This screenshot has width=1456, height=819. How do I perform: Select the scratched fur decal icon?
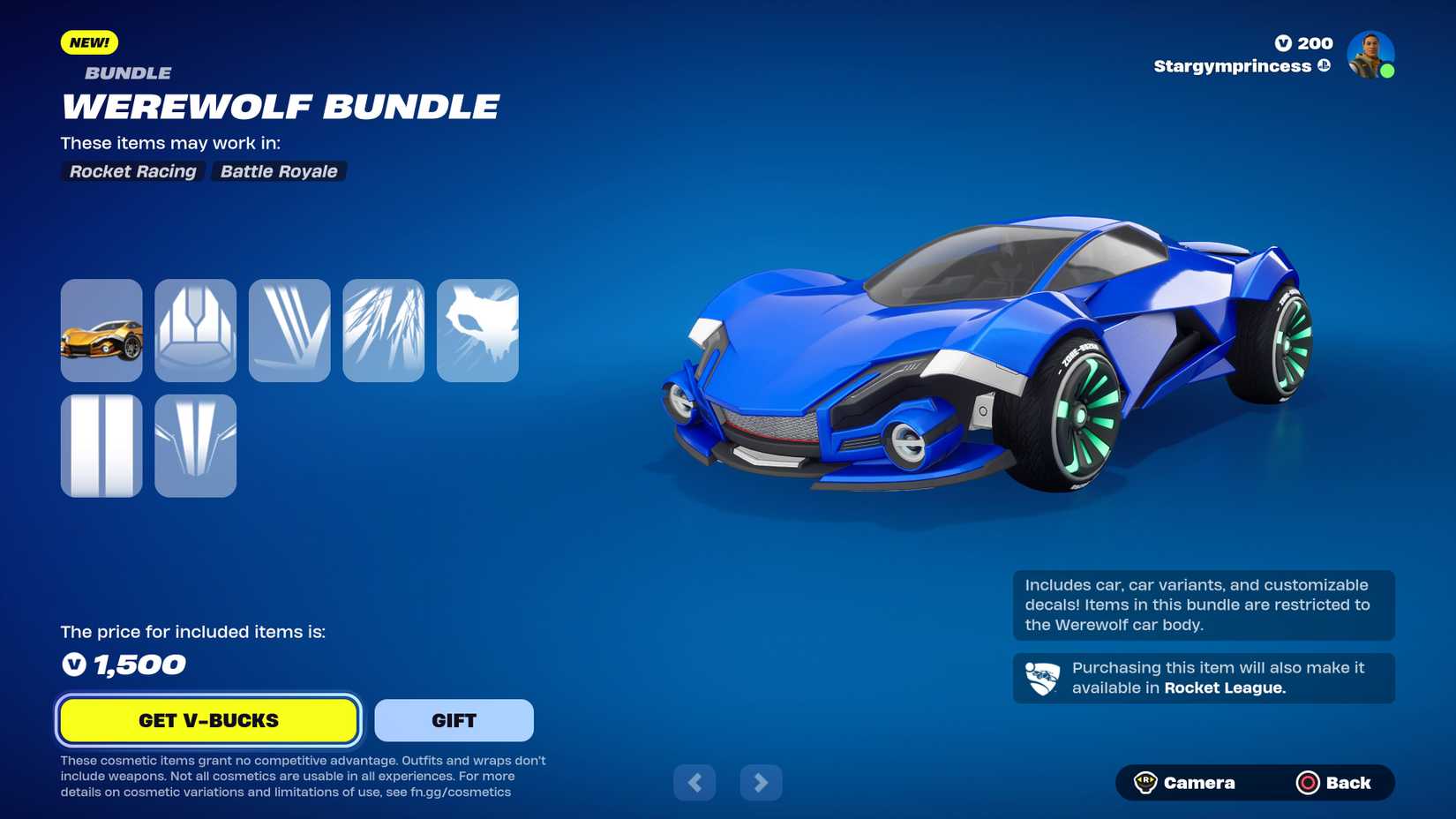384,330
